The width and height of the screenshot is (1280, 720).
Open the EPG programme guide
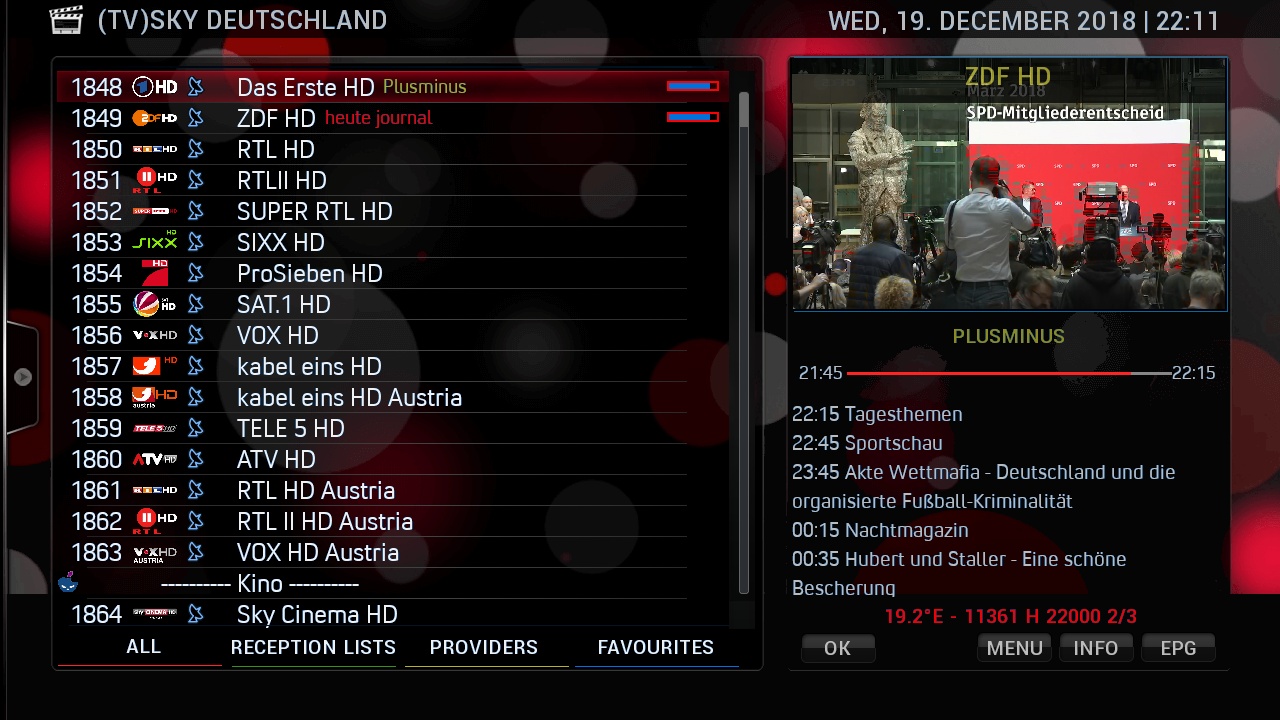tap(1178, 648)
